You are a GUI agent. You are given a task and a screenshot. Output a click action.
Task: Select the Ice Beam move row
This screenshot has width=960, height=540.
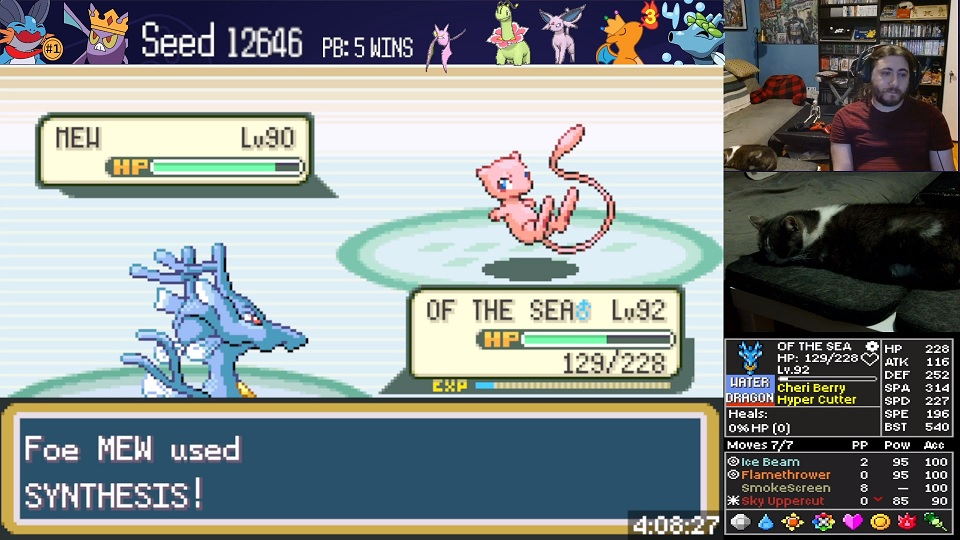coord(770,462)
